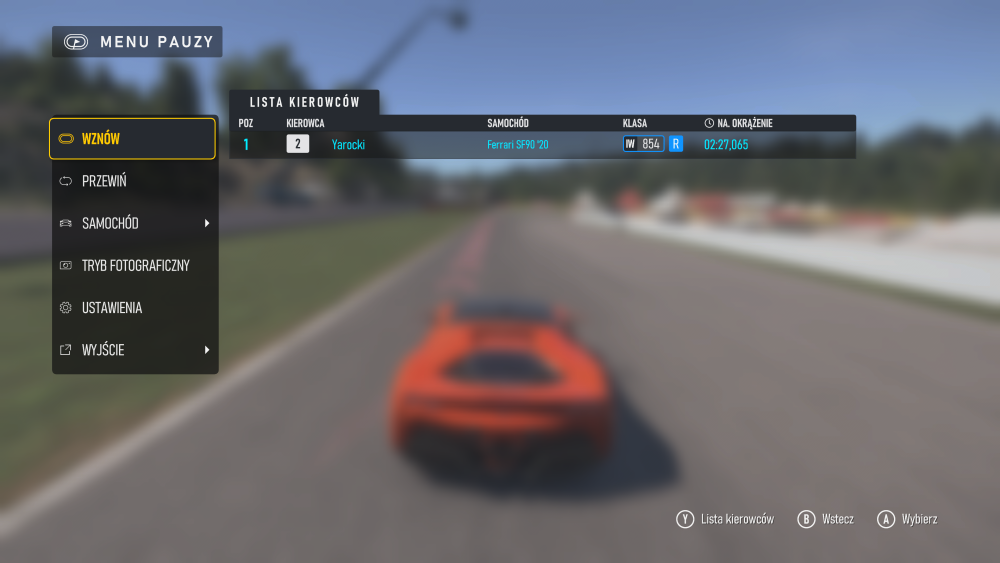1000x563 pixels.
Task: Expand the Wyjście exit submenu
Action: (134, 350)
